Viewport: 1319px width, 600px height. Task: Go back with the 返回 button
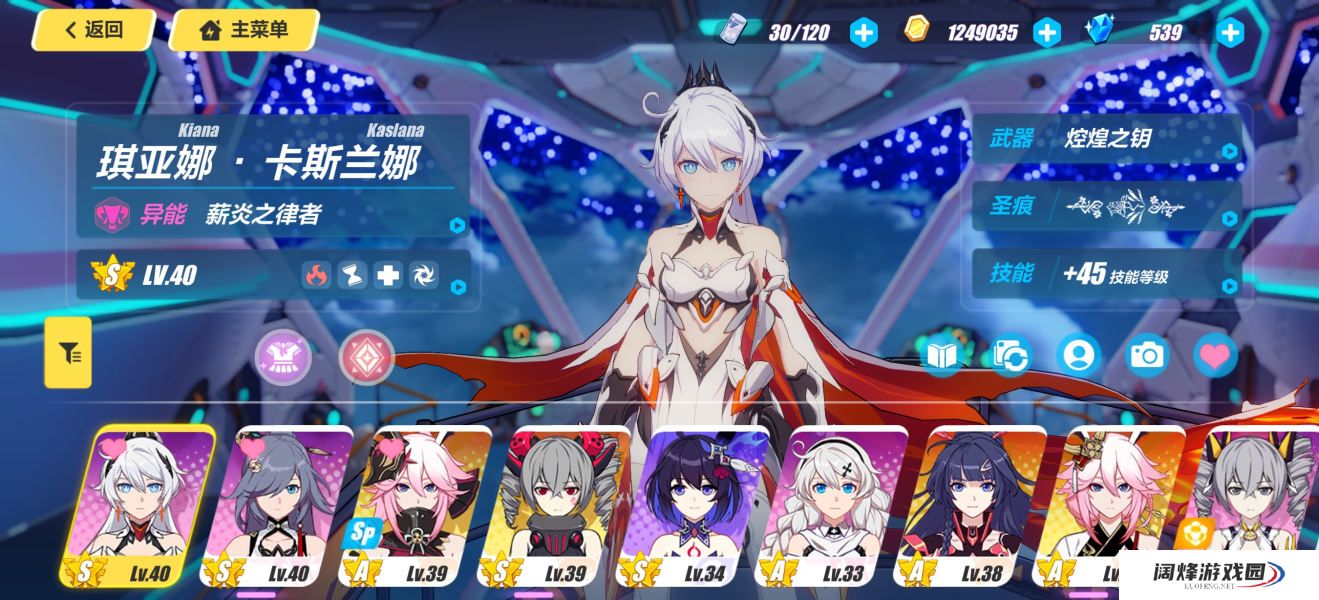[x=93, y=30]
